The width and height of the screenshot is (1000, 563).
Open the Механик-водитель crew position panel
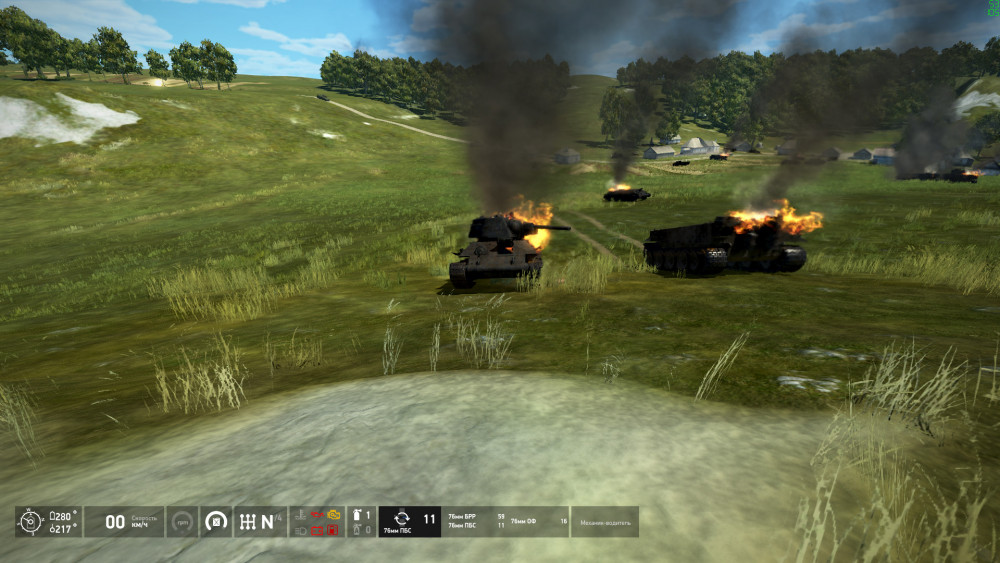(604, 521)
